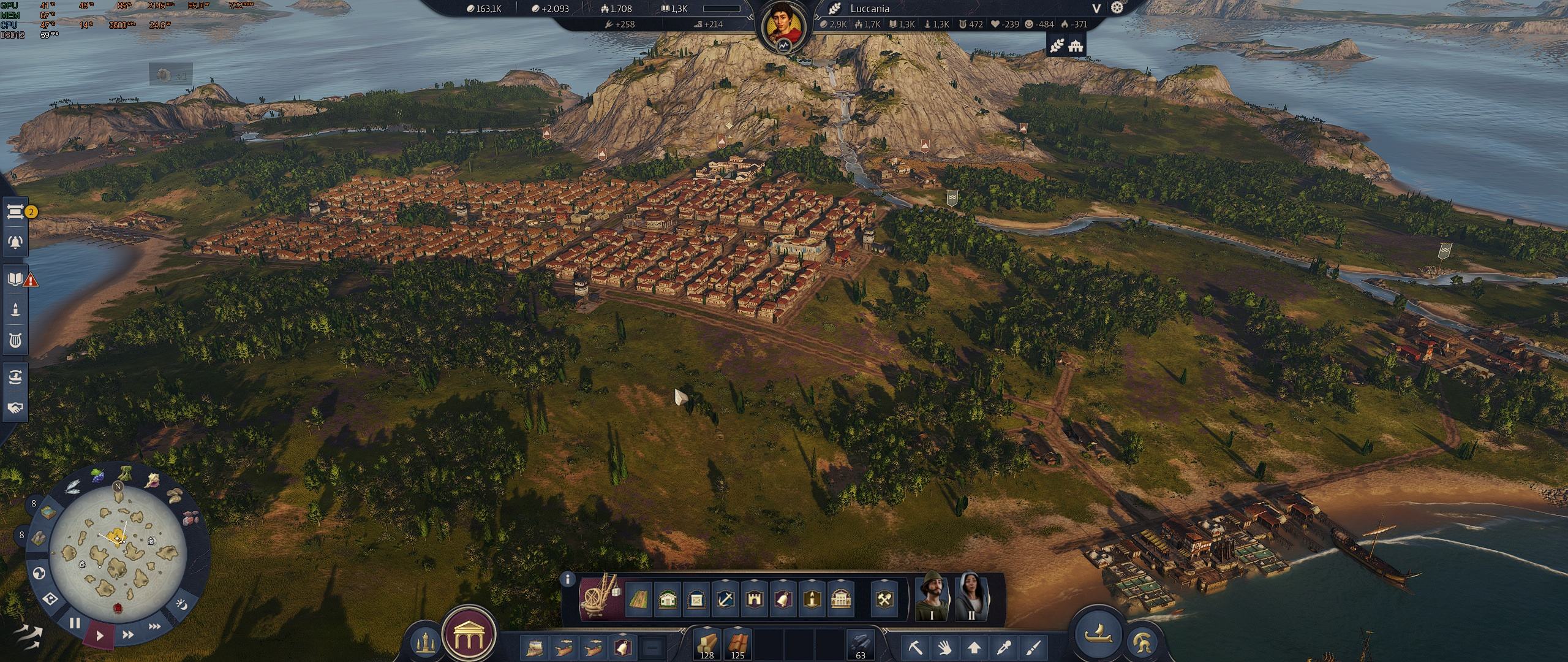Toggle the day and night cycle button
Image resolution: width=1568 pixels, height=662 pixels.
click(x=182, y=604)
